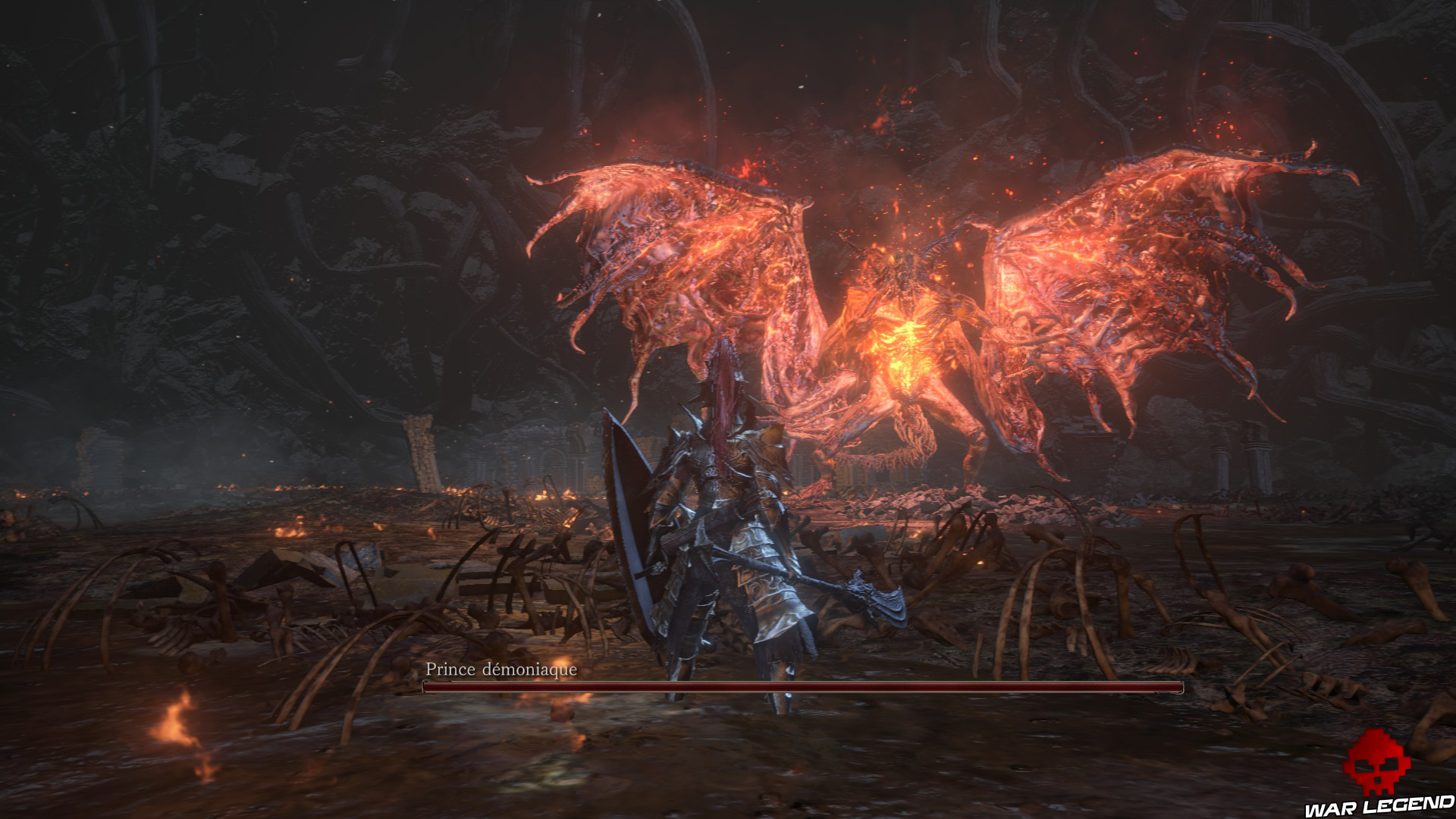
Task: Click the demon's left flaming wing
Action: click(x=682, y=250)
